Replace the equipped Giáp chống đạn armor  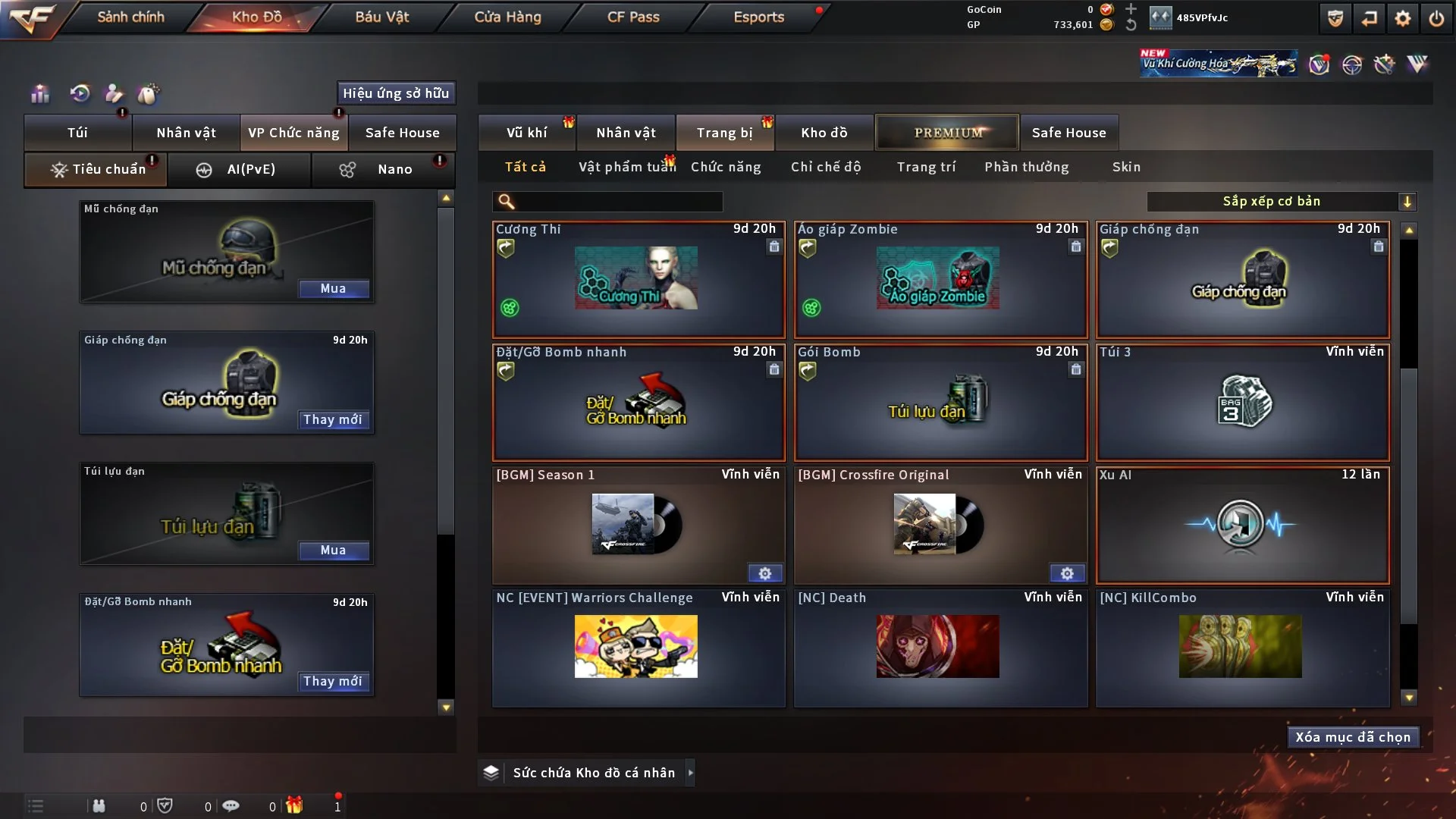click(333, 419)
